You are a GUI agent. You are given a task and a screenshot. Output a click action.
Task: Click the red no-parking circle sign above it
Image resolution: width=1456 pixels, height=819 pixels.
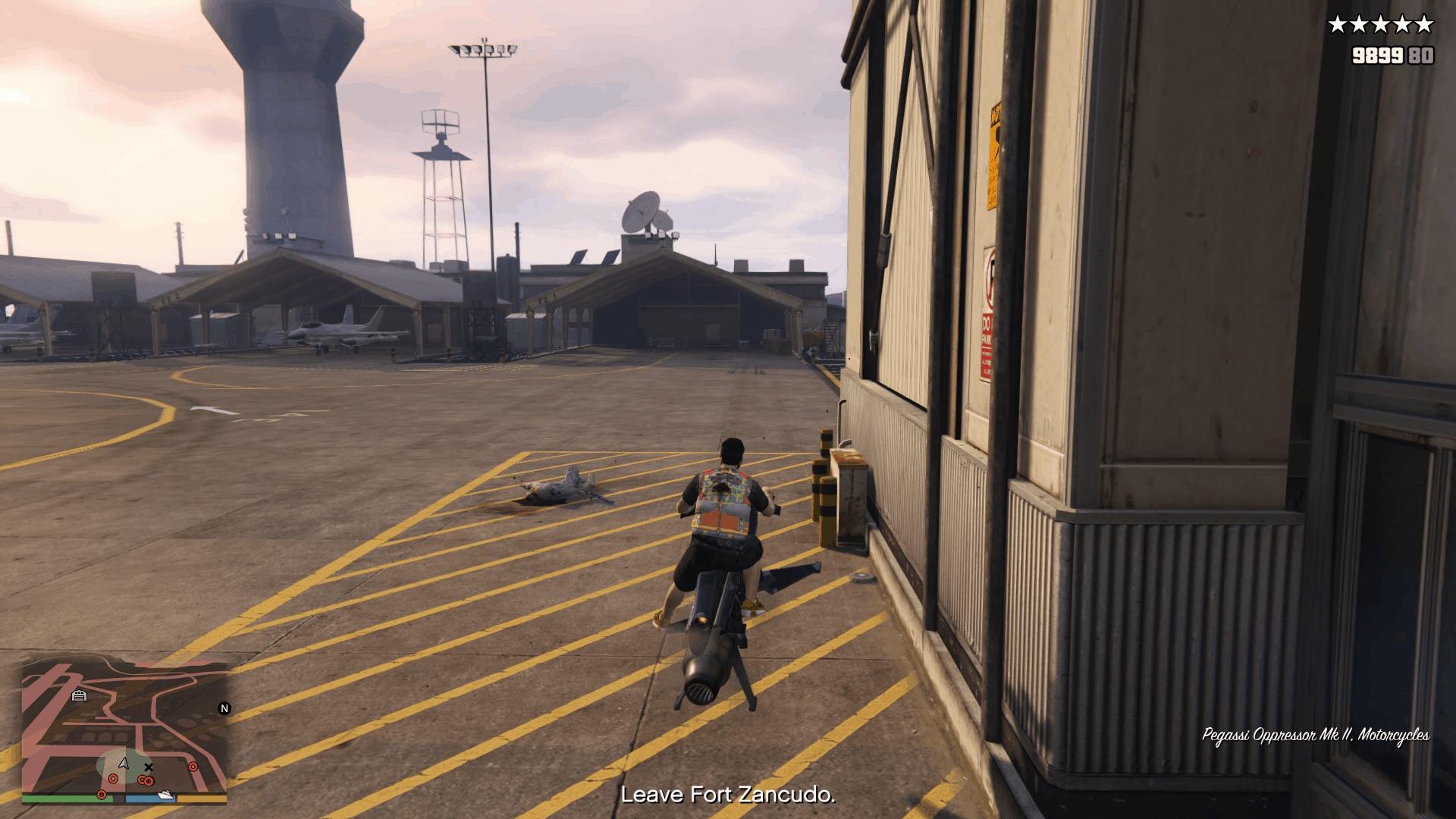coord(990,279)
